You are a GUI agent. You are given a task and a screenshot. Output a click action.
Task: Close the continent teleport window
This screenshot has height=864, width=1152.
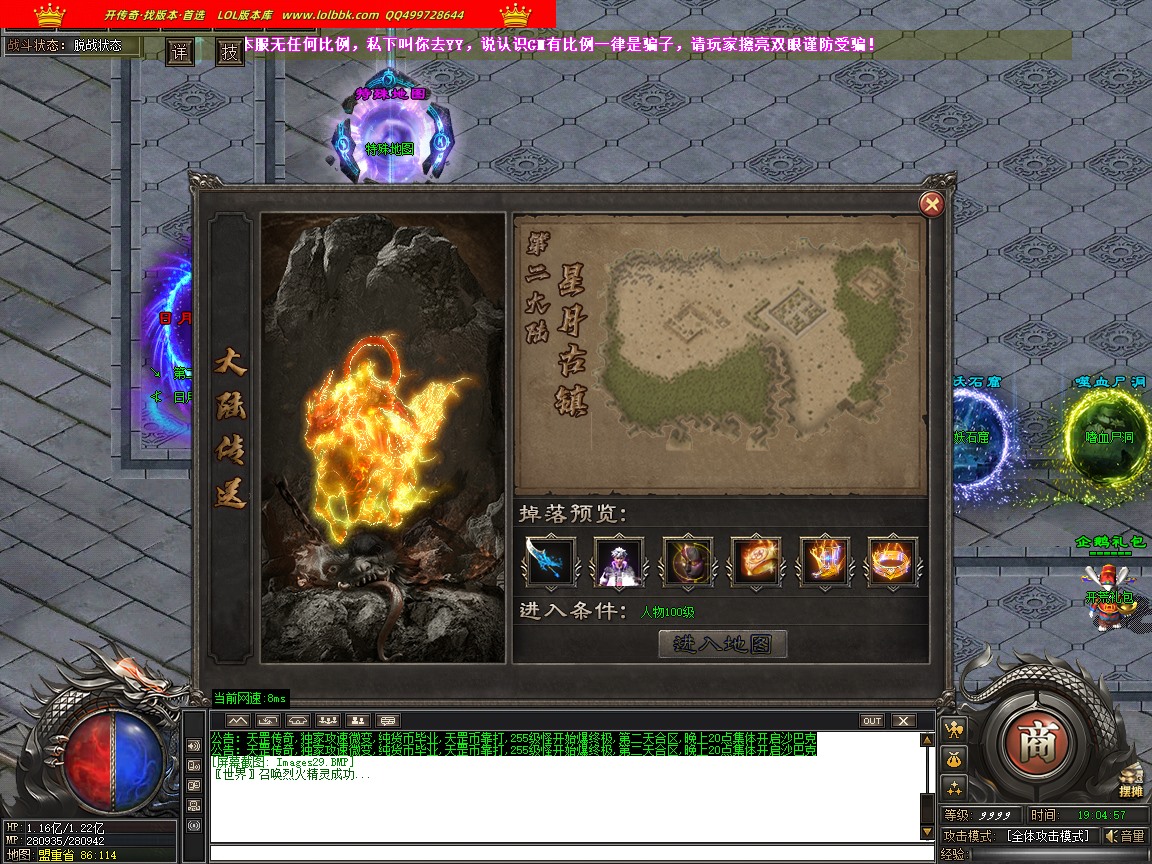point(931,205)
